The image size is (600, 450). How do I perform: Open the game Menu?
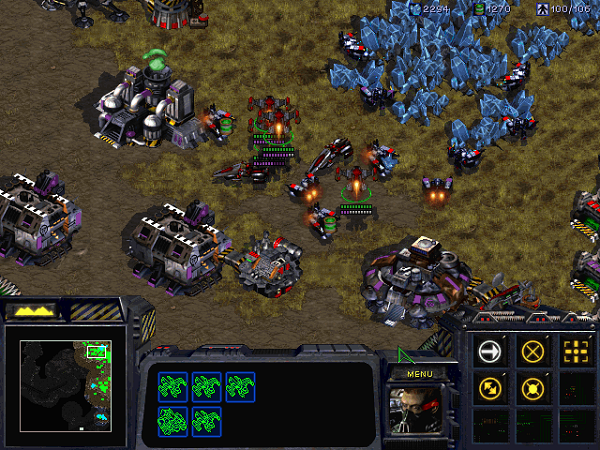[x=417, y=374]
